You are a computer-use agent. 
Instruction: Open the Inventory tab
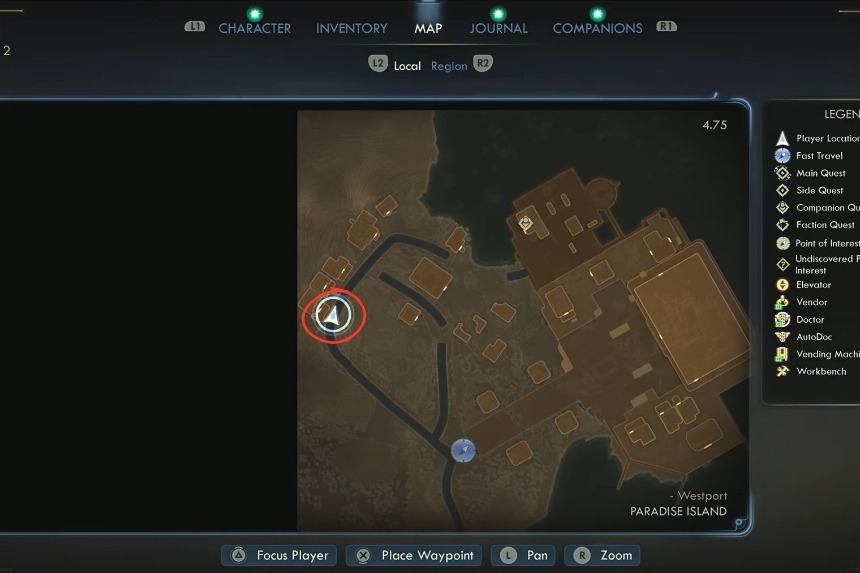point(351,28)
